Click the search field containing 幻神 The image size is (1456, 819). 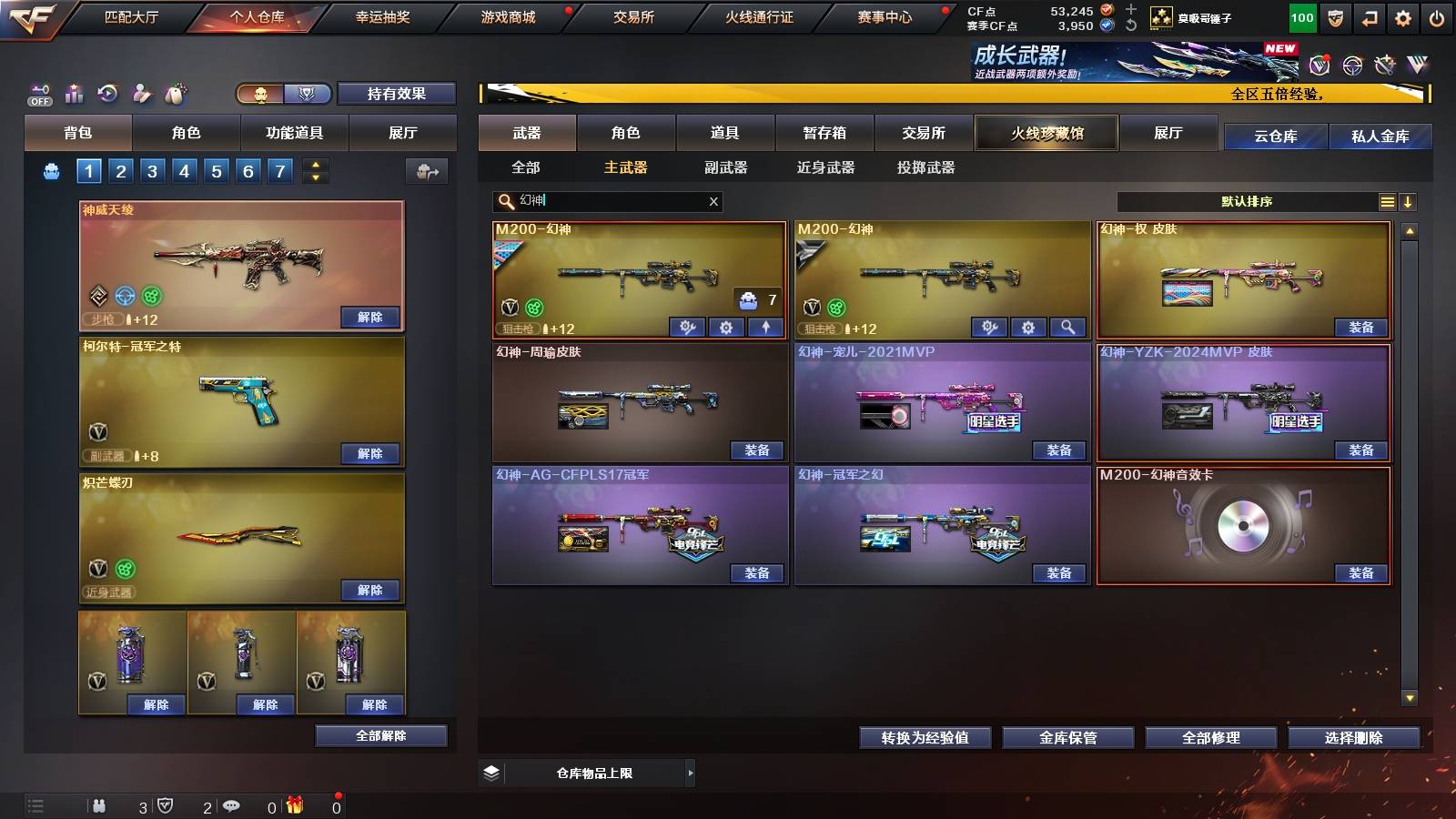pos(601,201)
